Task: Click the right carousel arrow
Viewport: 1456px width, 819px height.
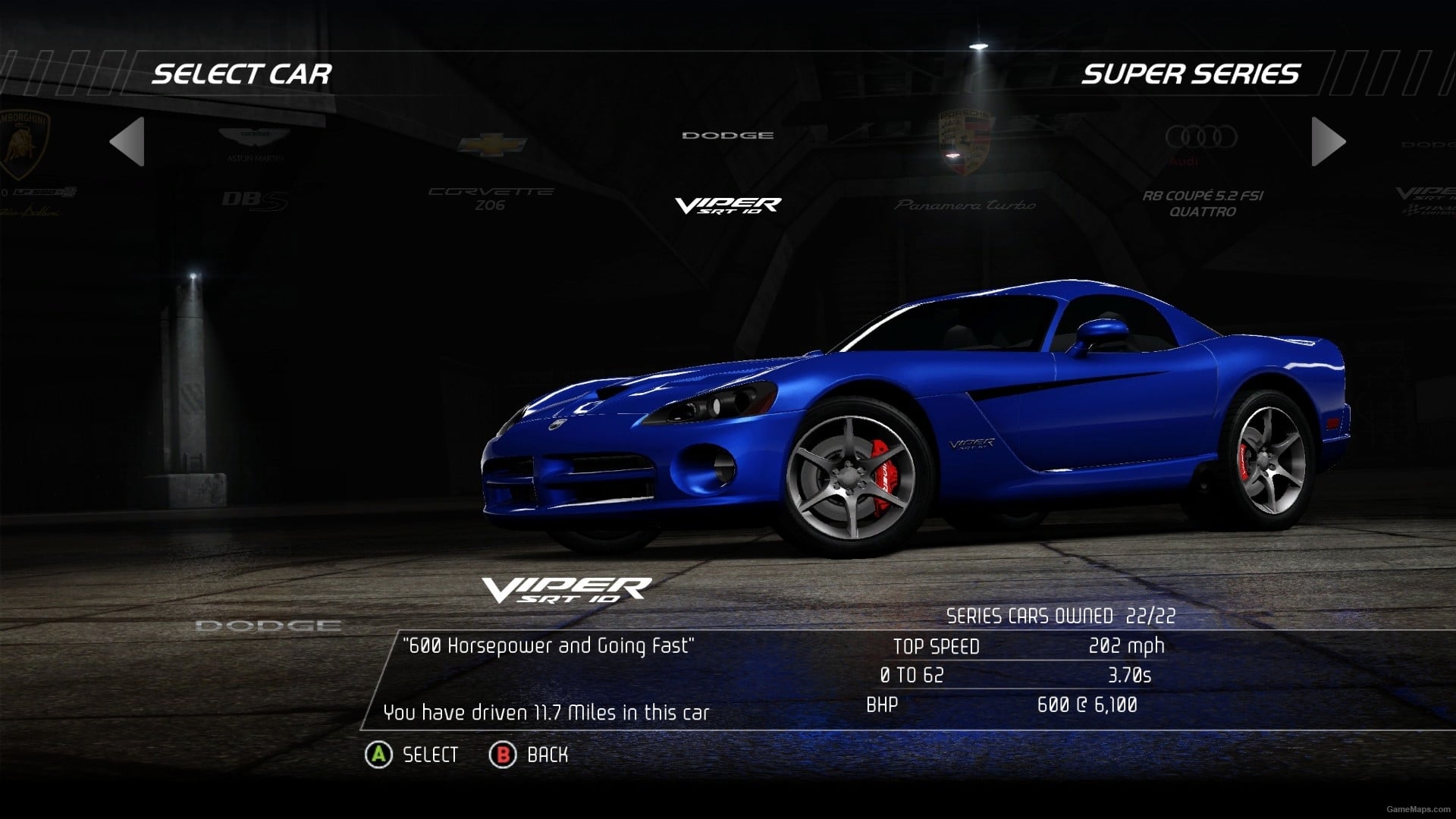Action: point(1327,143)
